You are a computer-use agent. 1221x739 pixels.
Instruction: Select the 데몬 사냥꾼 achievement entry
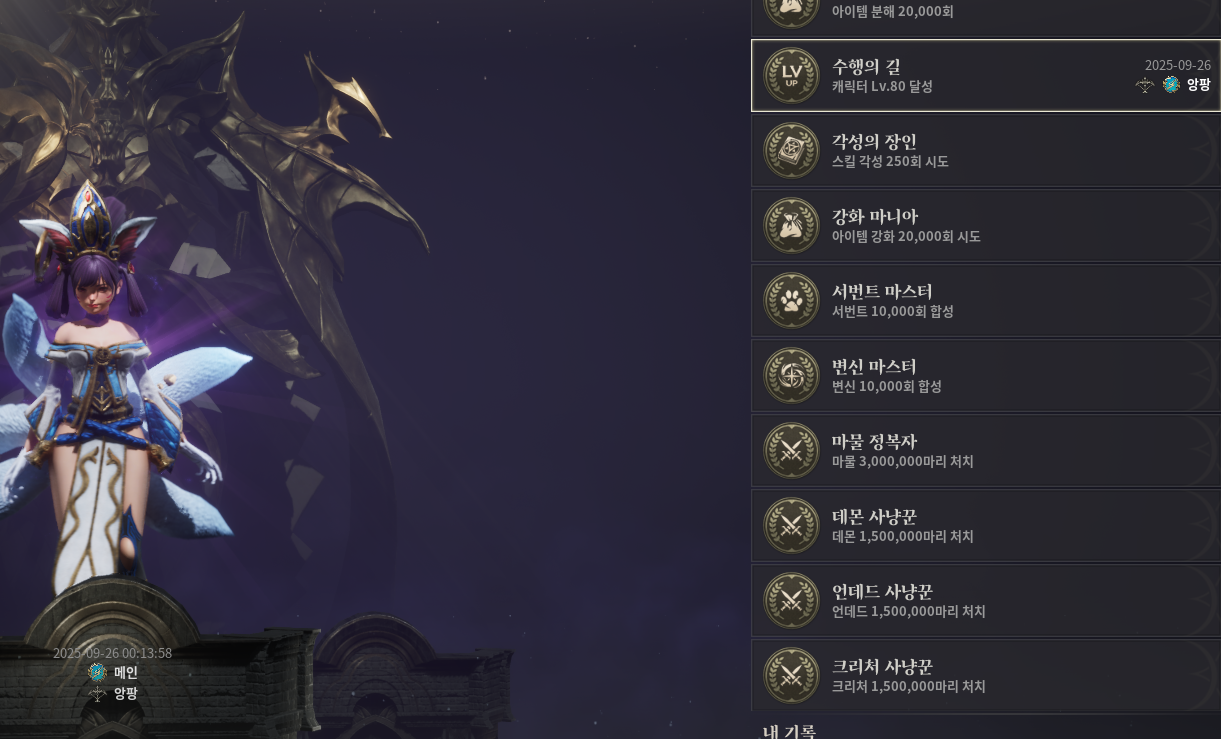pos(985,526)
